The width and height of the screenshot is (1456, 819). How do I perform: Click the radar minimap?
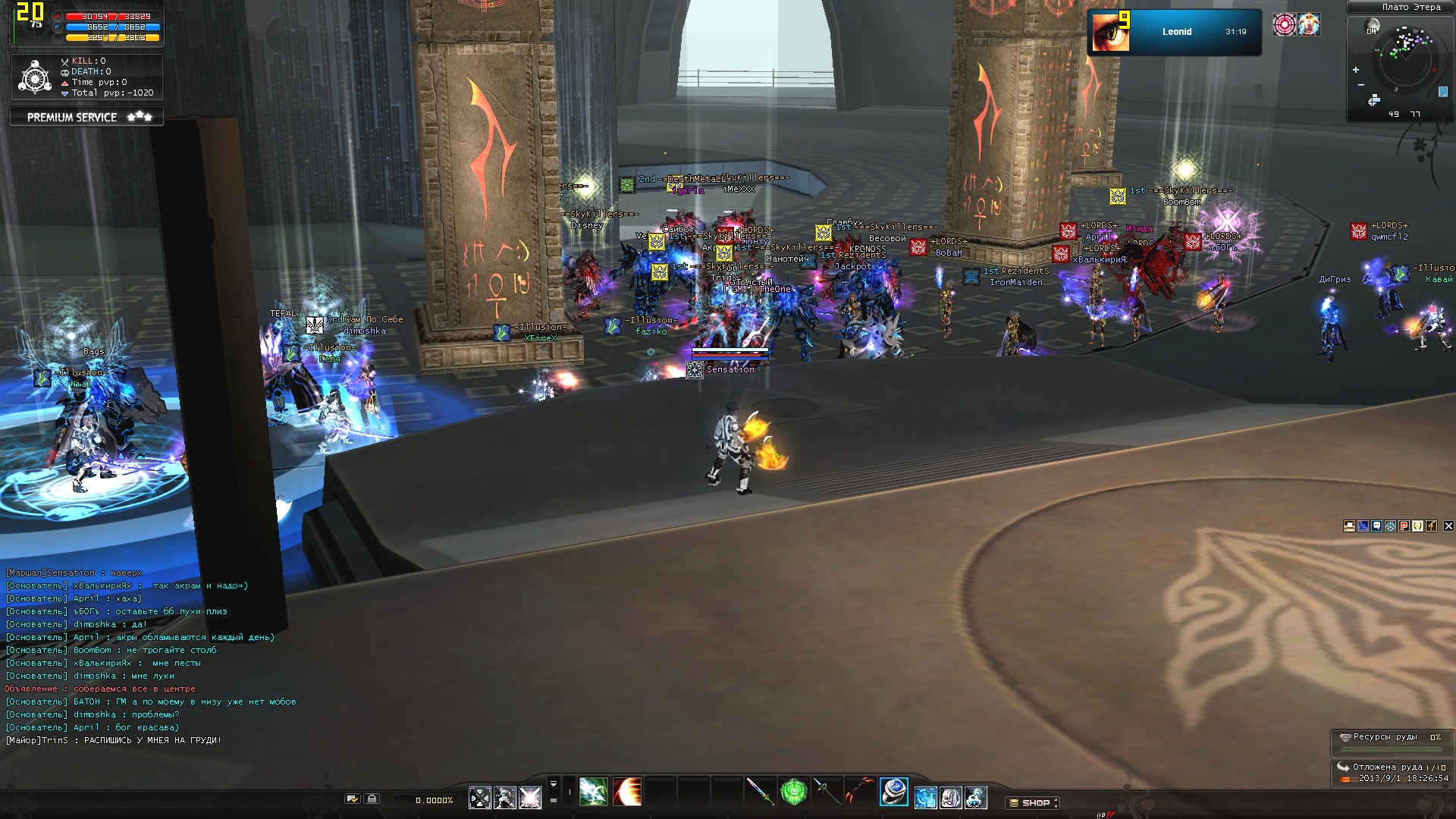[x=1405, y=62]
